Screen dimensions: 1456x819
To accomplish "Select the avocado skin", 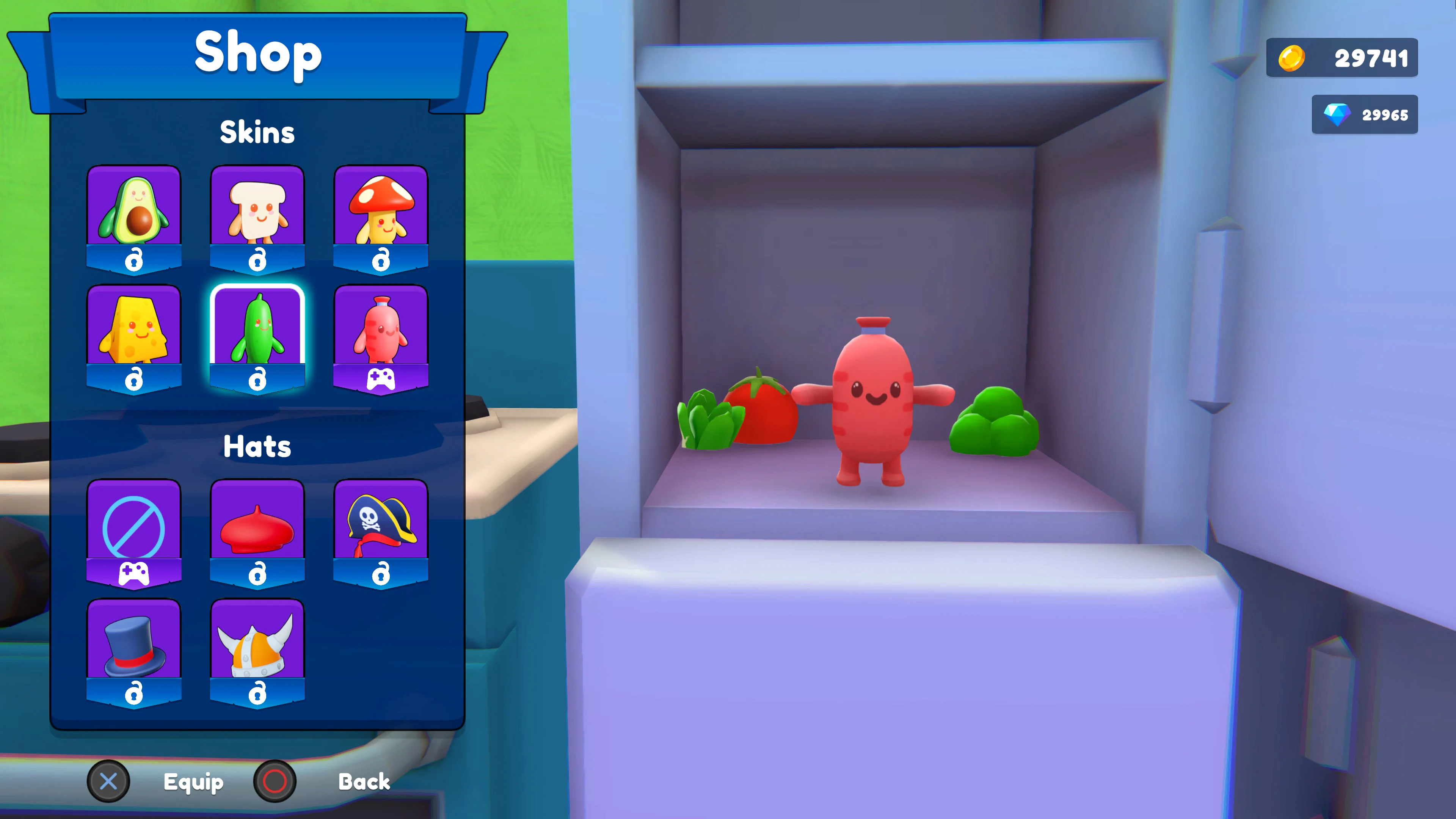I will (135, 212).
